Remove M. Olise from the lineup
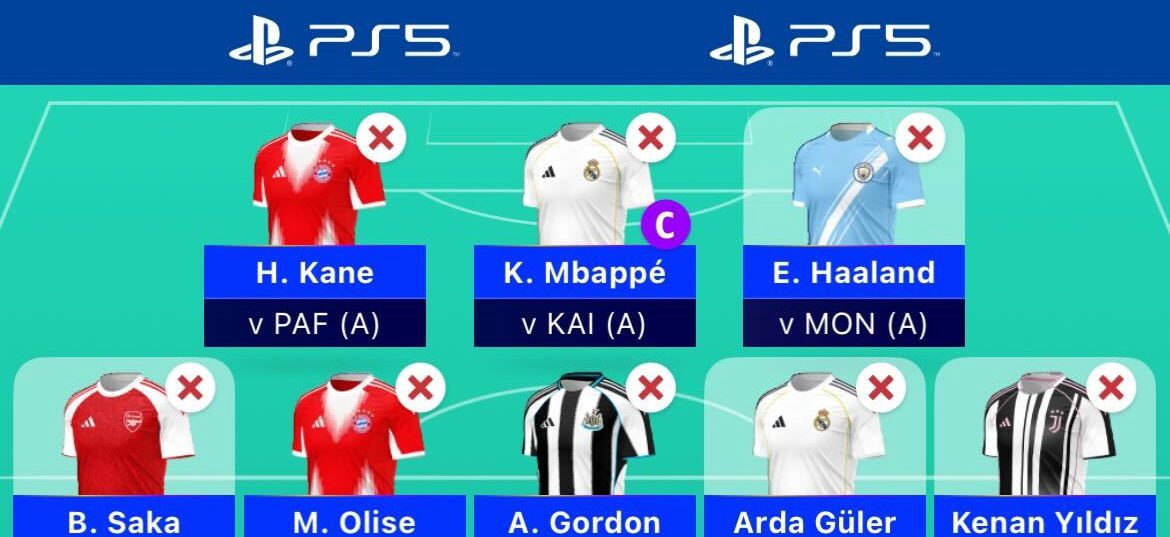 (x=420, y=387)
